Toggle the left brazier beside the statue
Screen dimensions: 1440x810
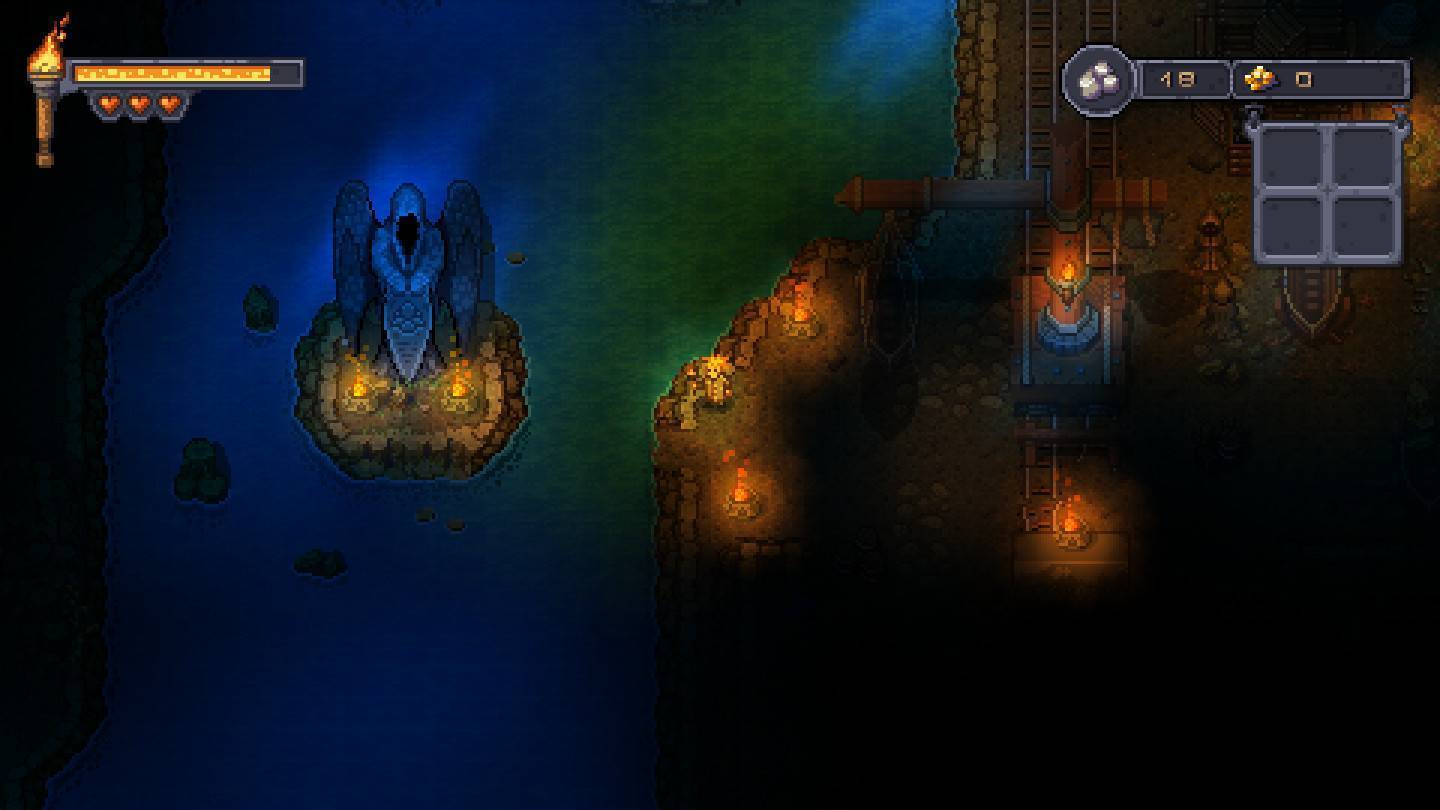click(x=362, y=387)
